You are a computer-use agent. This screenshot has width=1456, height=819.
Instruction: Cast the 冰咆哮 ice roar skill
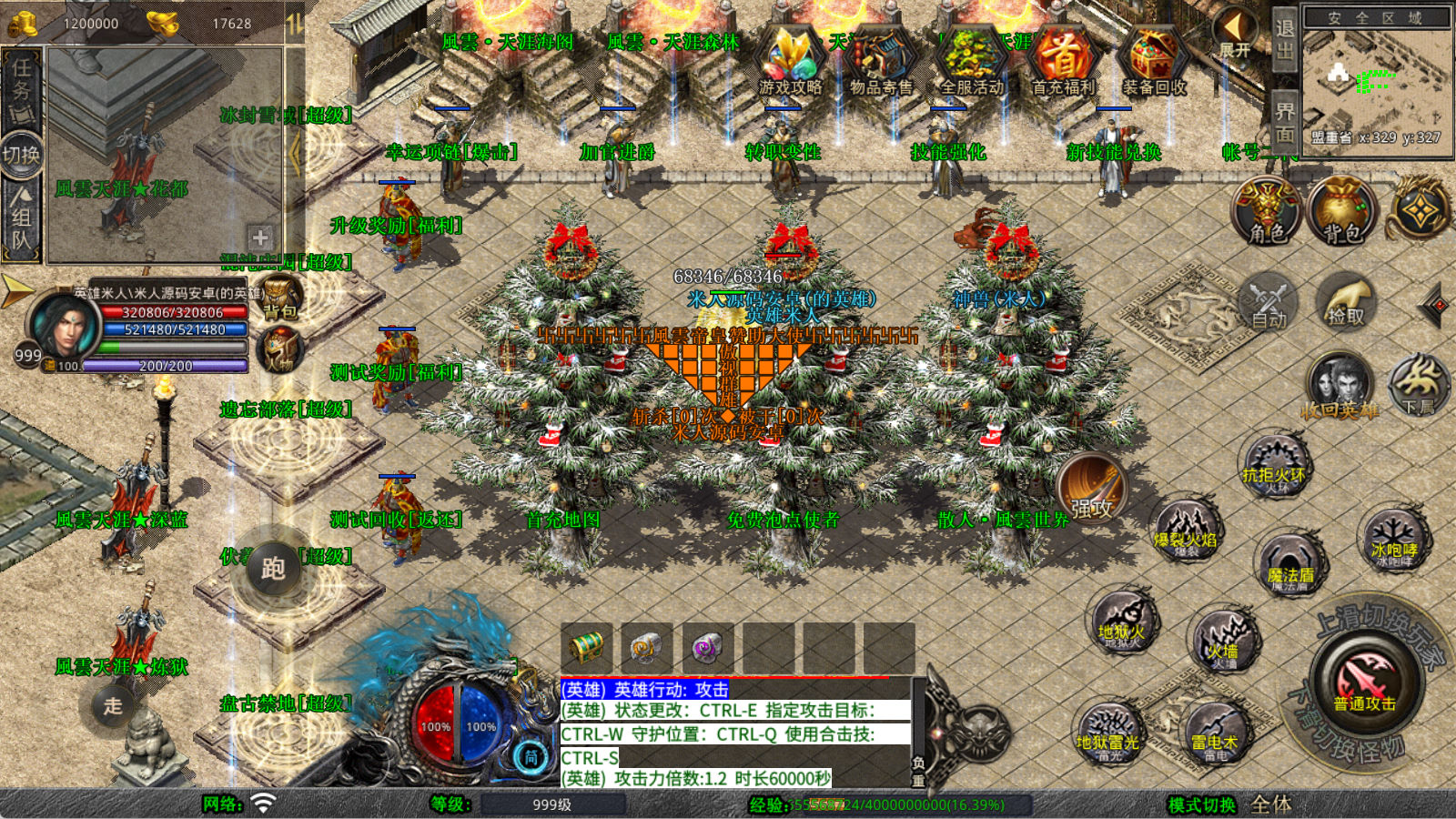[x=1393, y=540]
